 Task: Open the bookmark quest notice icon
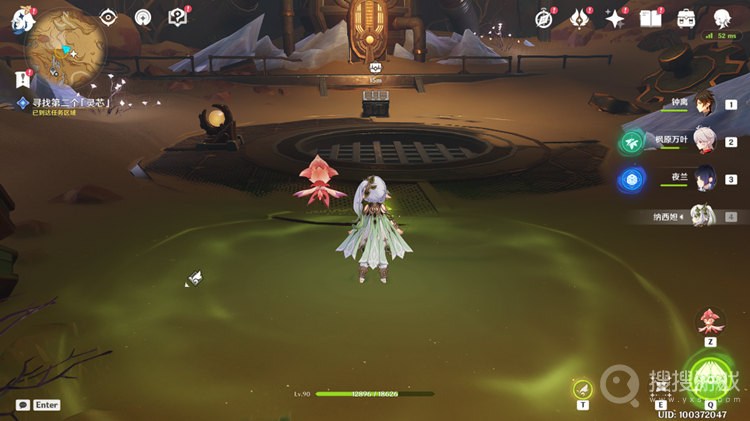click(x=21, y=78)
